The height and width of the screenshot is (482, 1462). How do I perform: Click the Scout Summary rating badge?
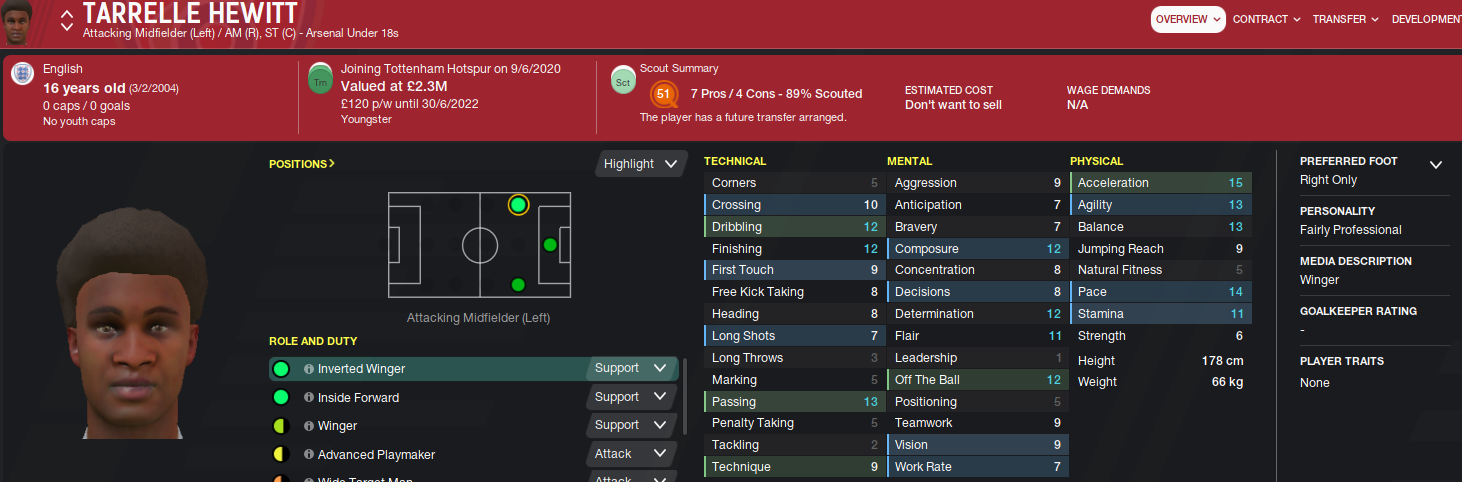[x=662, y=95]
